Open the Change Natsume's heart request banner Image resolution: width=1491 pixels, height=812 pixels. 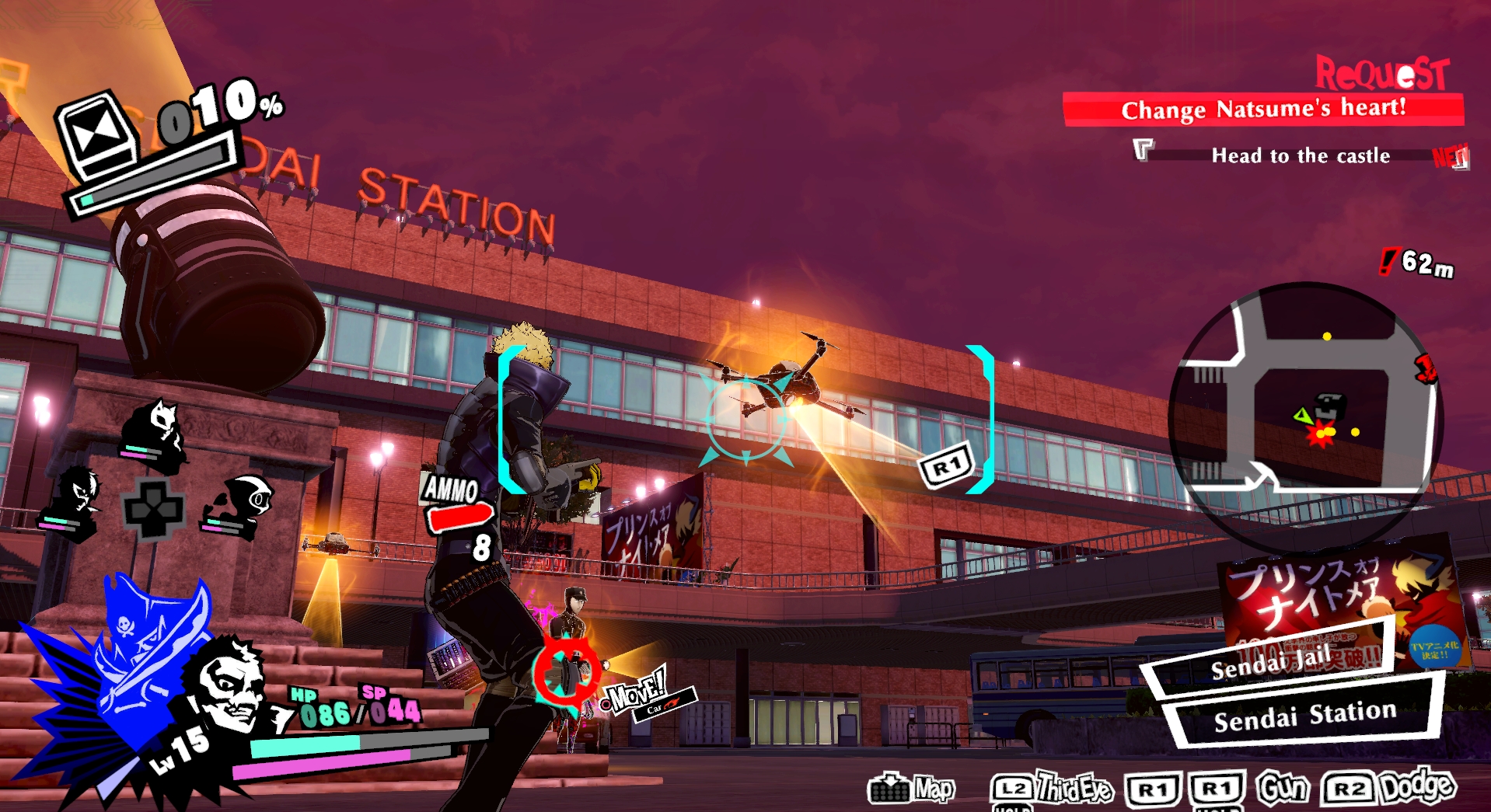click(1262, 109)
